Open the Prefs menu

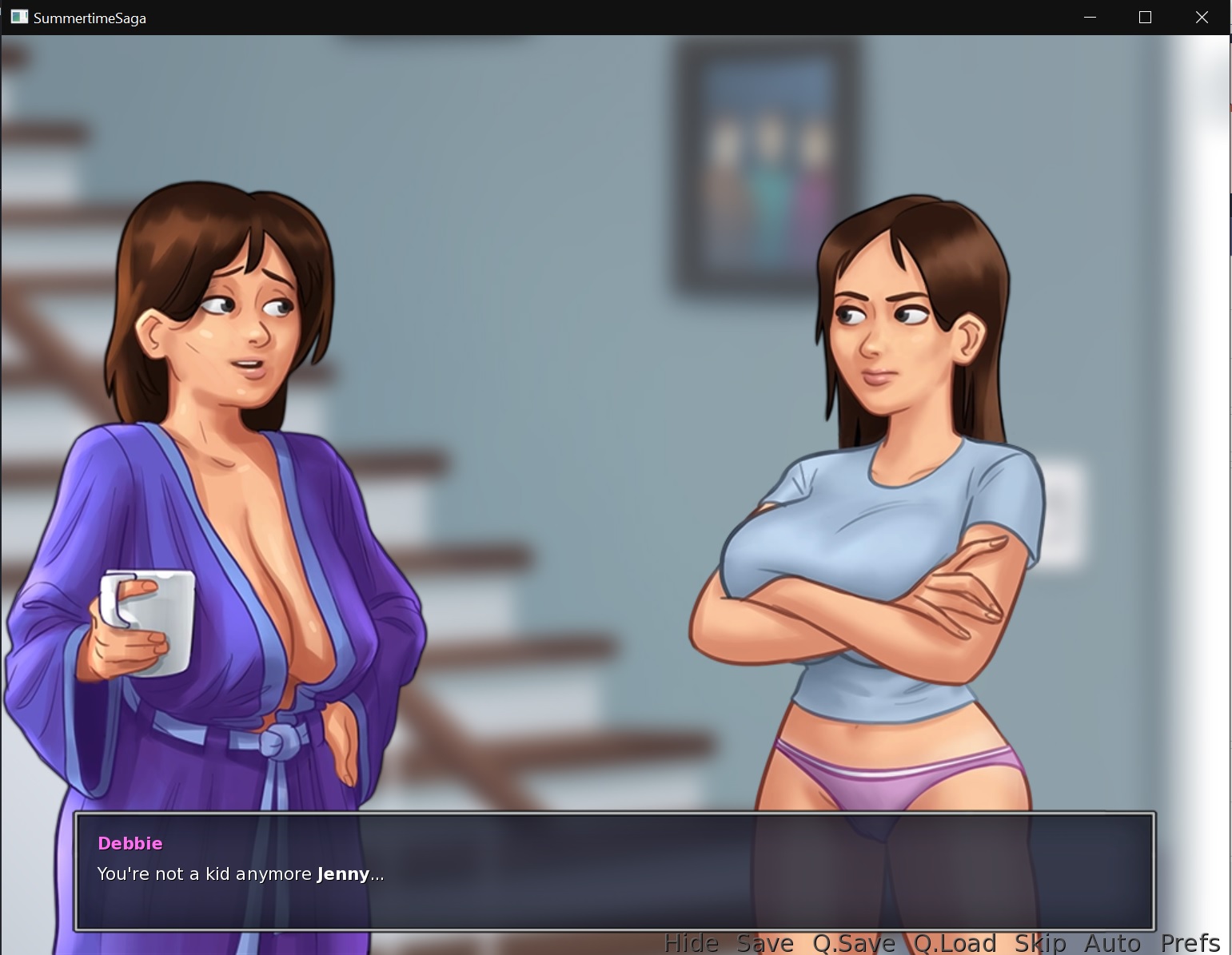pyautogui.click(x=1190, y=943)
